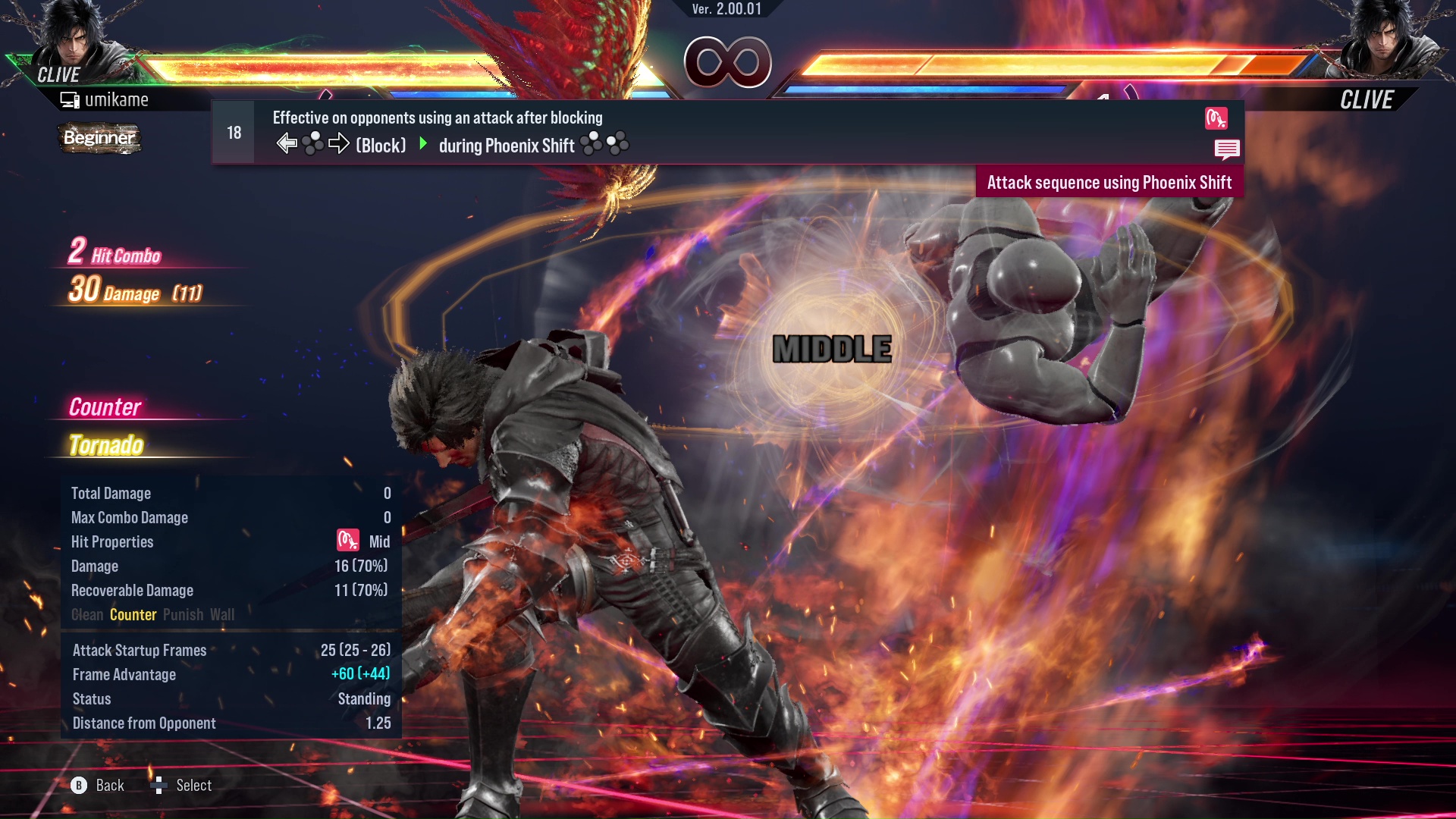Open the during Phoenix Shift command entry
Viewport: 1456px width, 819px height.
[x=506, y=146]
